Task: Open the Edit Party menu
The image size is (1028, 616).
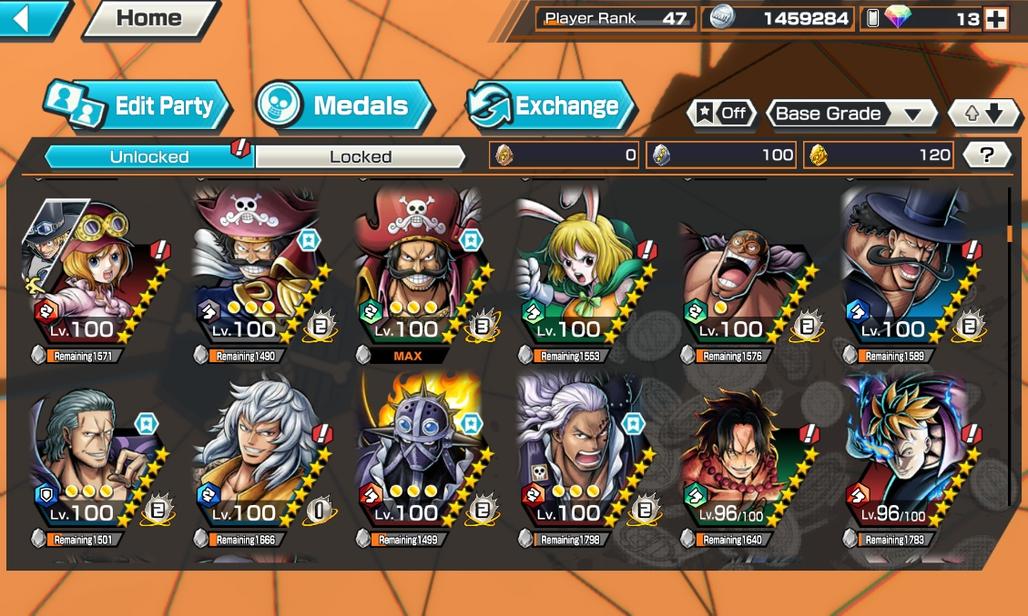Action: (x=138, y=106)
